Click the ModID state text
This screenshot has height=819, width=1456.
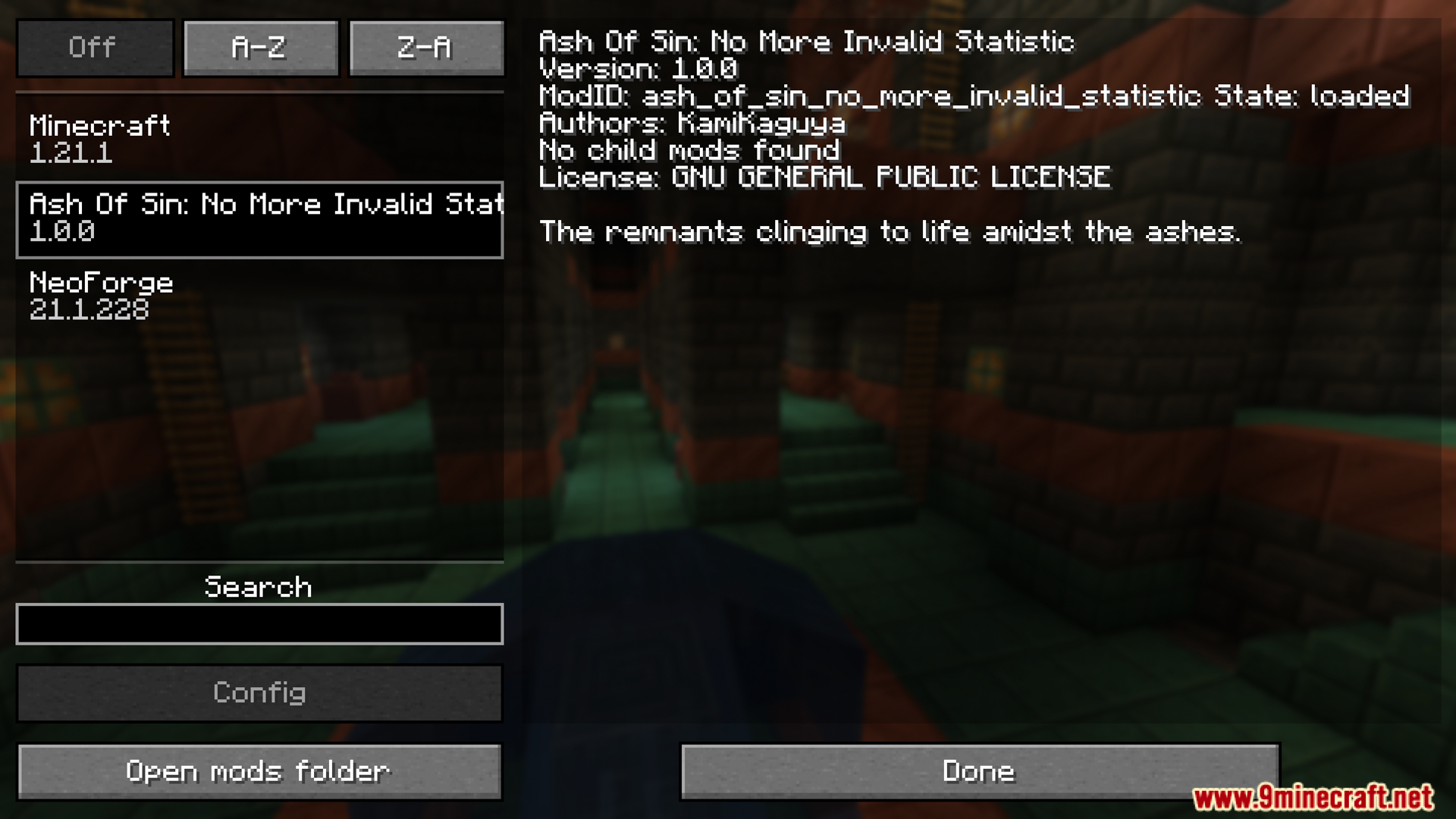coord(973,96)
